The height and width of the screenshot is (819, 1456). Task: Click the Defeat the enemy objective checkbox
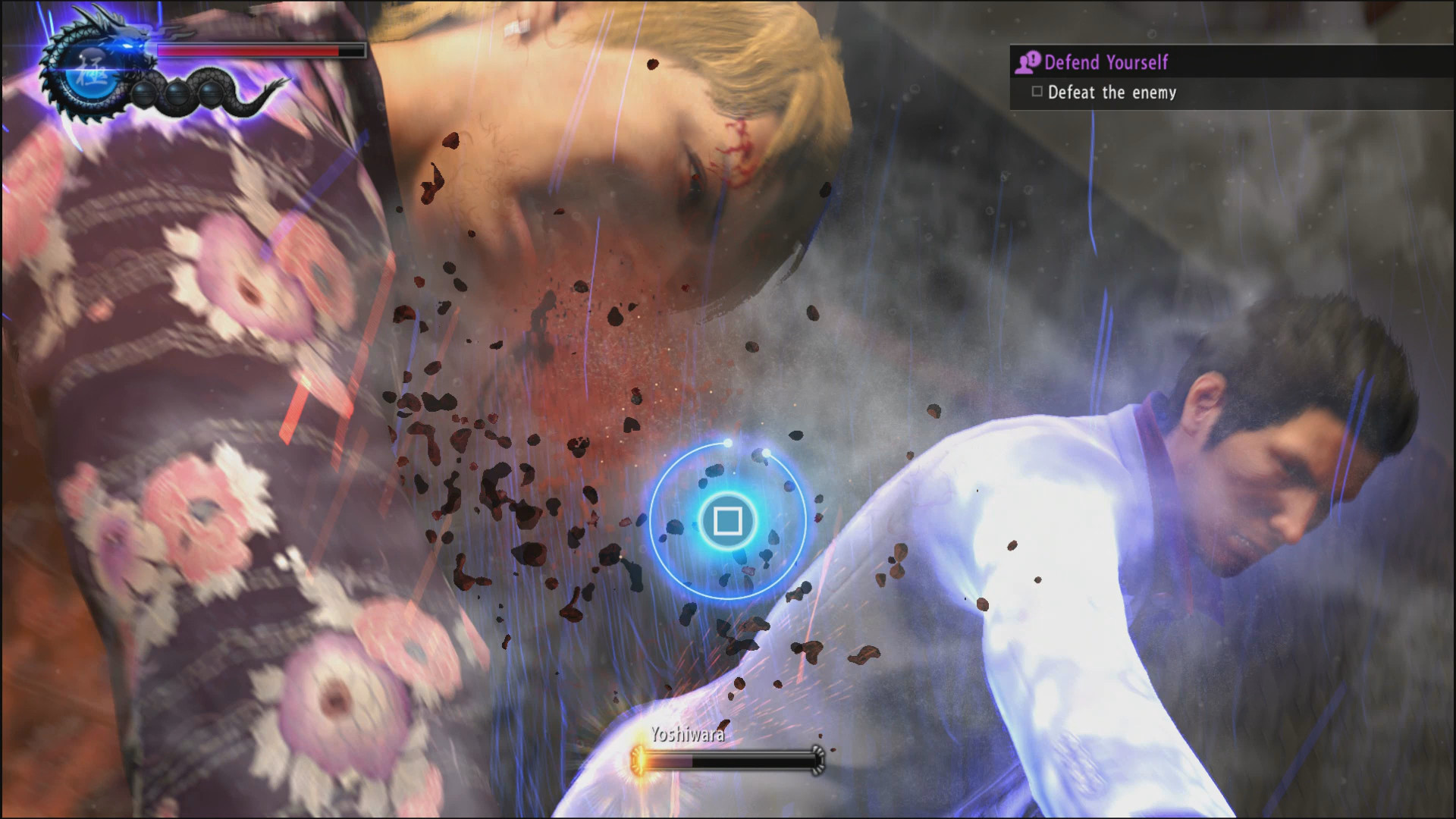coord(1037,92)
